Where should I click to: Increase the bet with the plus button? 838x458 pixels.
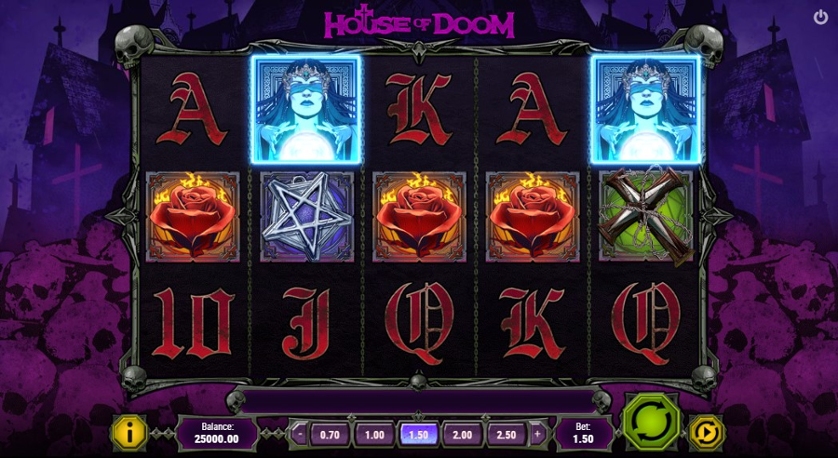536,434
